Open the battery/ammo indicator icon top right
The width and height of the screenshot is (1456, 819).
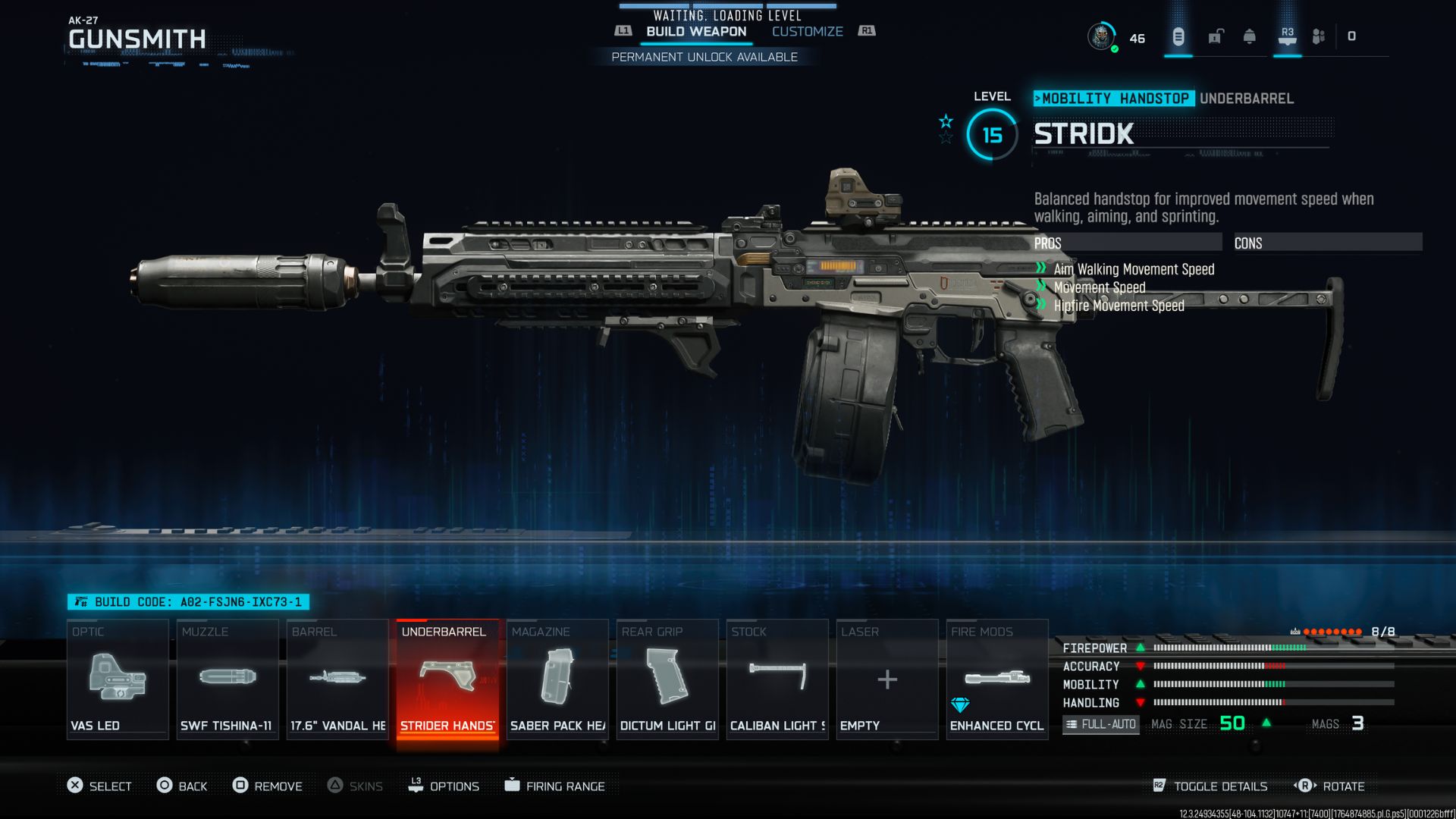coord(1178,36)
